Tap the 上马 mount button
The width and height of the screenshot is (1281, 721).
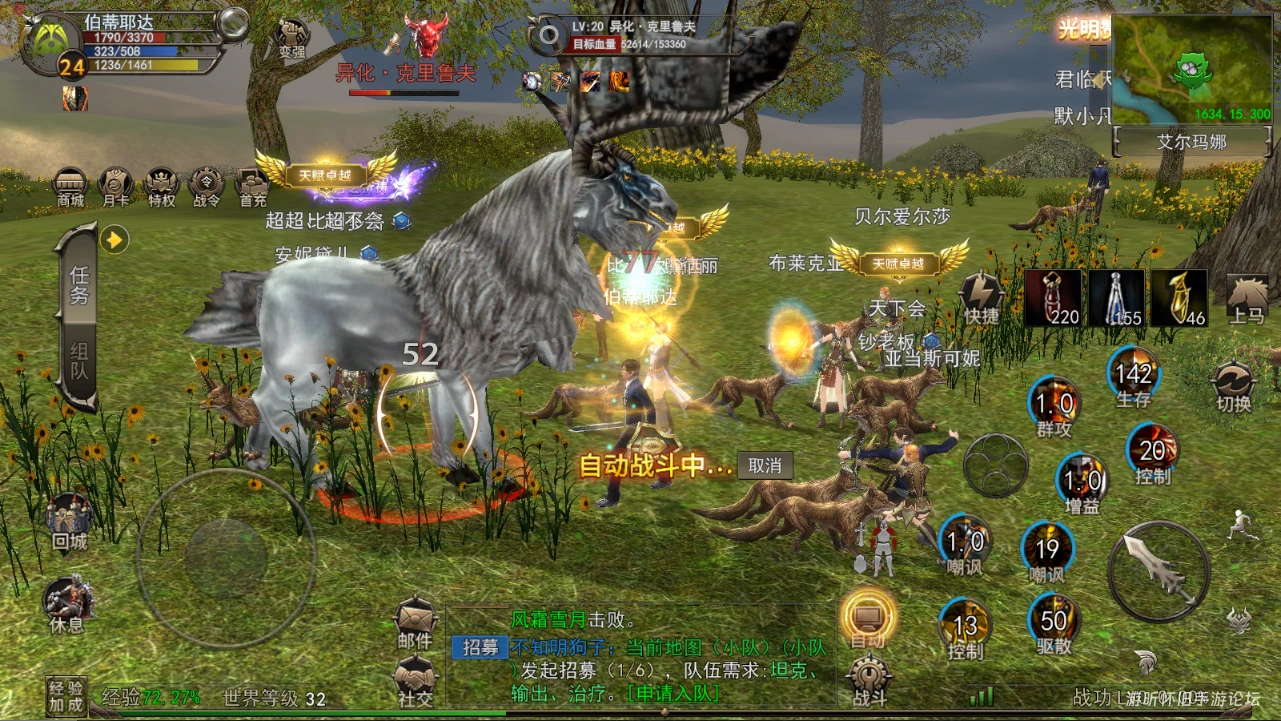[x=1247, y=298]
